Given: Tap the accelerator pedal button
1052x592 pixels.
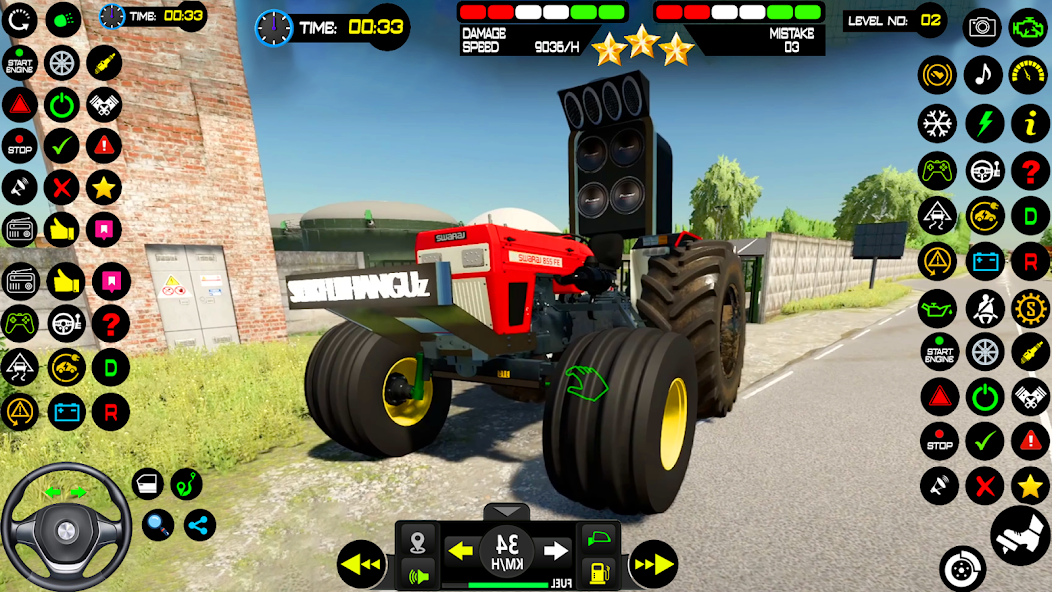Looking at the screenshot, I should pyautogui.click(x=1020, y=535).
